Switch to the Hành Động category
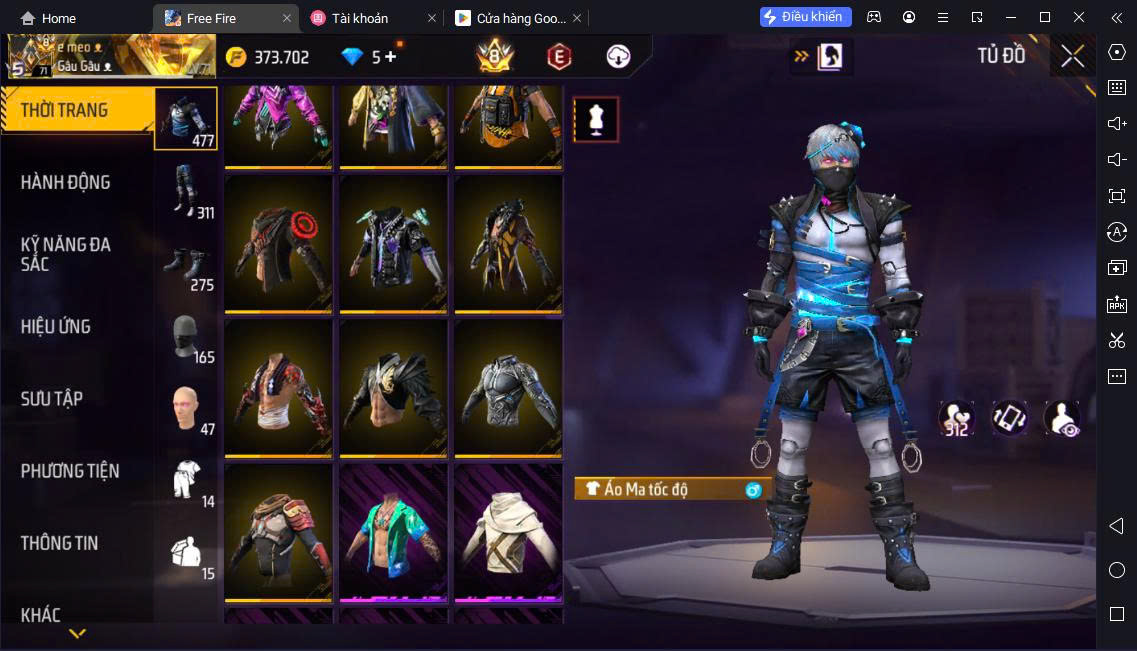This screenshot has height=651, width=1137. [66, 182]
